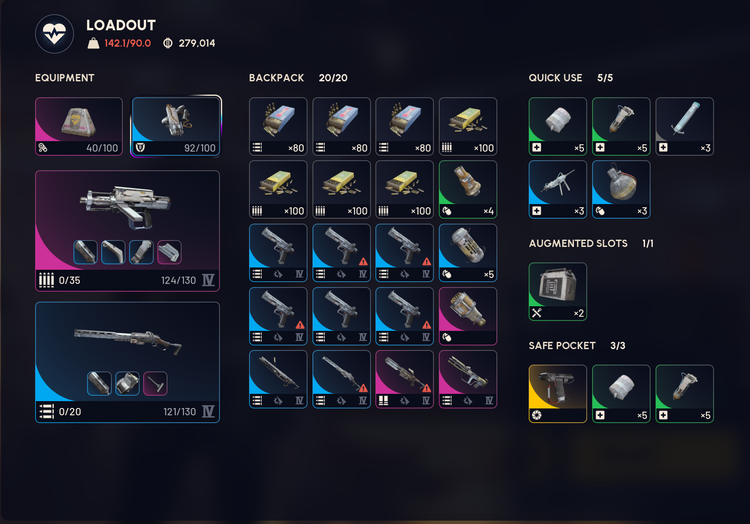Select the equipped shield showing 92/100
This screenshot has height=524, width=750.
click(176, 126)
